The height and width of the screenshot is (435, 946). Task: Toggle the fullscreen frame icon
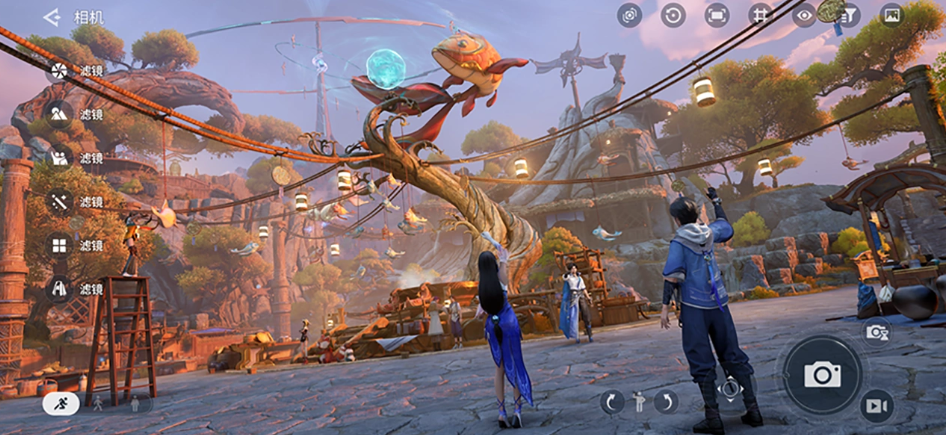717,15
